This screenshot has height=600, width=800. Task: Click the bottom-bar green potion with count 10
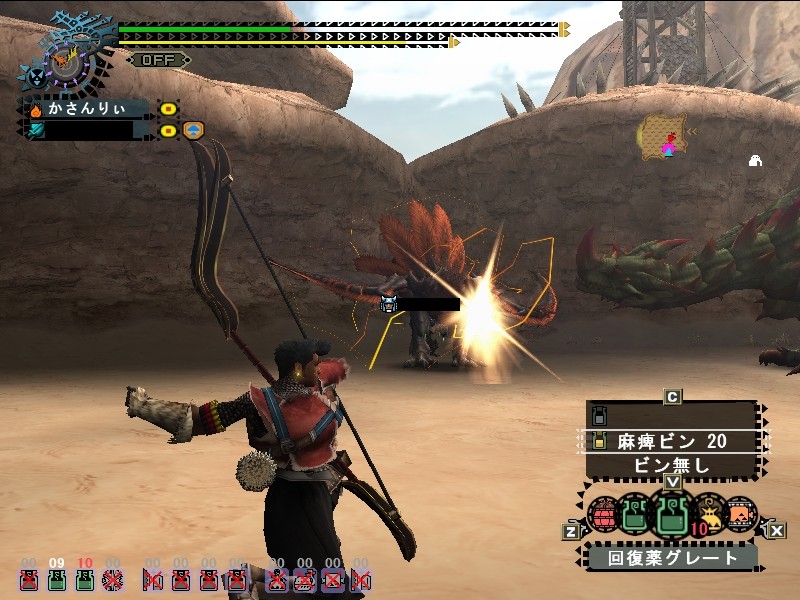point(85,577)
